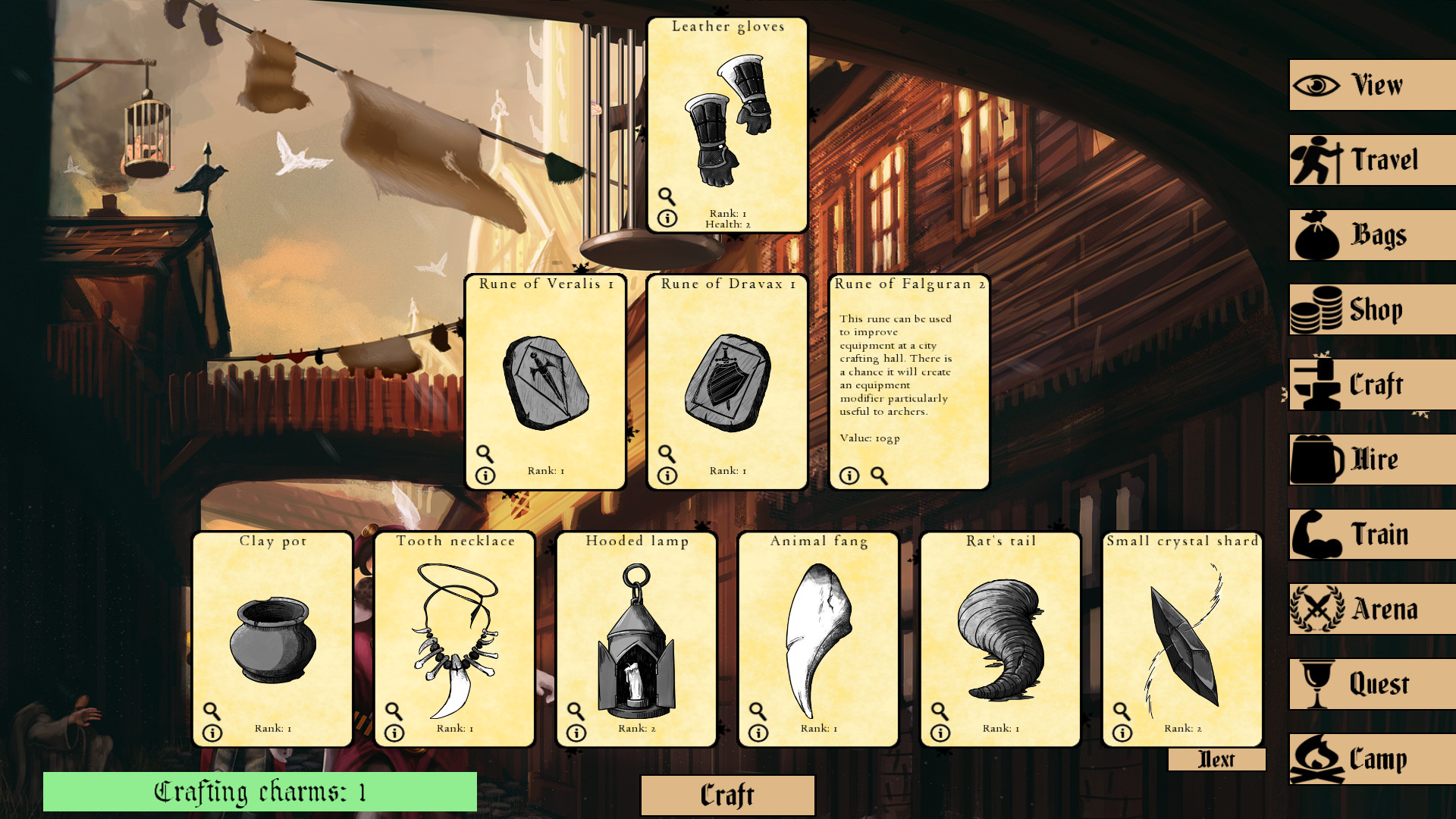The image size is (1456, 819).
Task: Click the Shop coins icon
Action: pos(1316,309)
